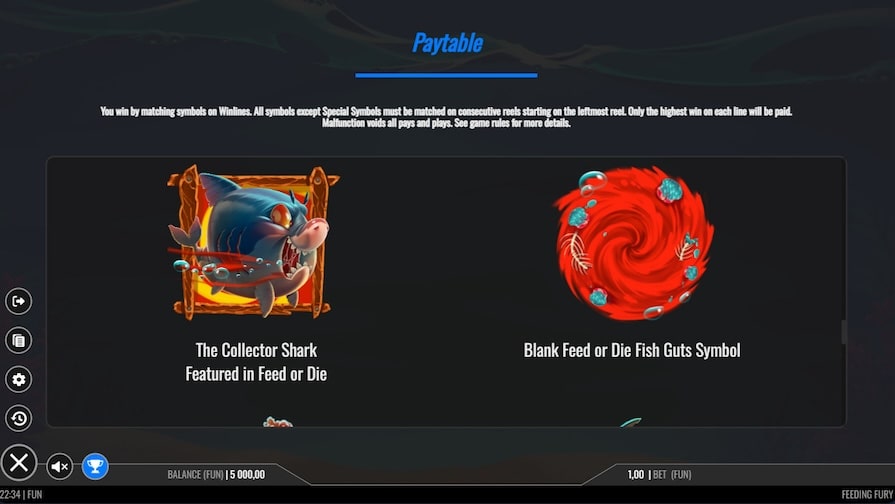Show game history with the clock icon
895x504 pixels.
18,418
